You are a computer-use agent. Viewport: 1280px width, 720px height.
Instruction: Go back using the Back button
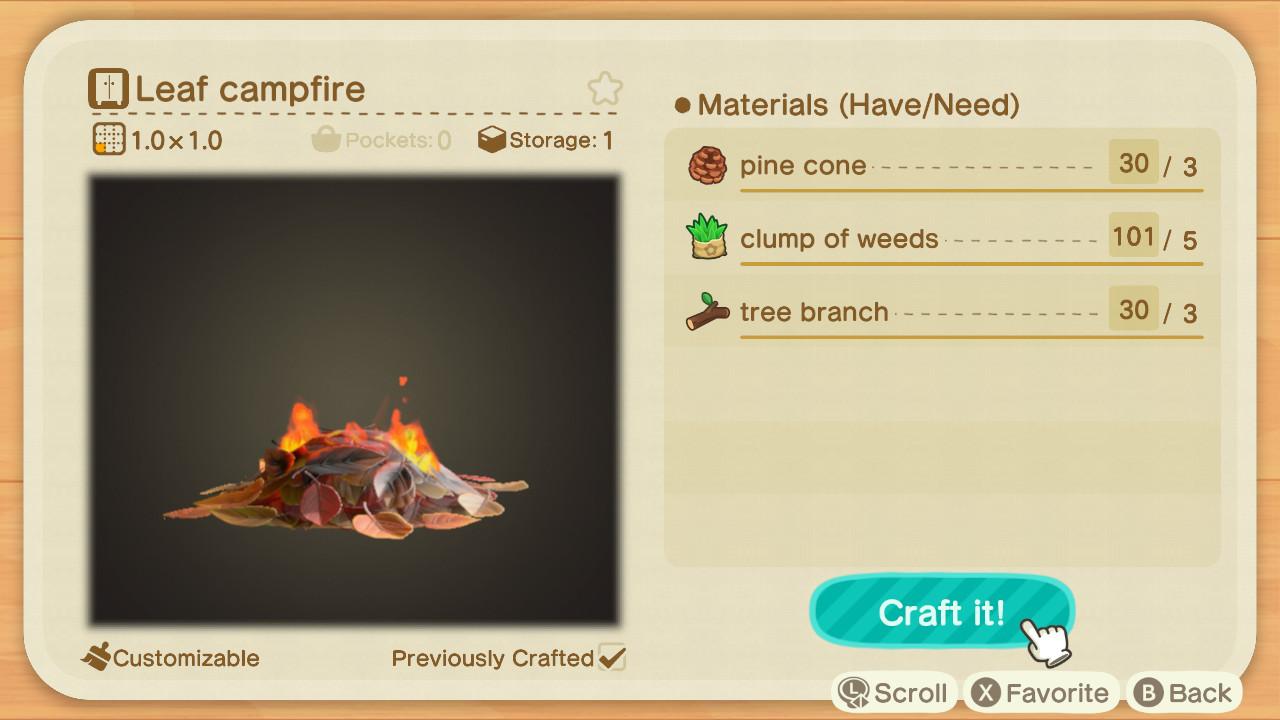pyautogui.click(x=1185, y=692)
